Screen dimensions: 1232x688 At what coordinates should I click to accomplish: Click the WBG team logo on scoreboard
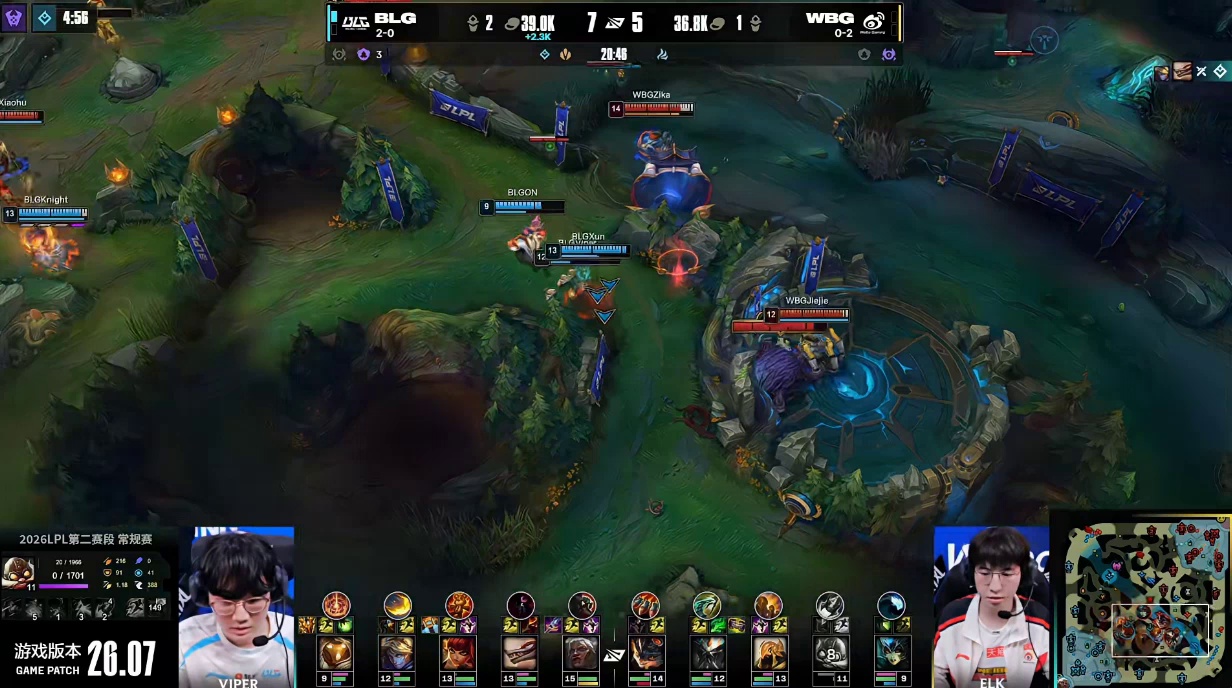pos(873,22)
